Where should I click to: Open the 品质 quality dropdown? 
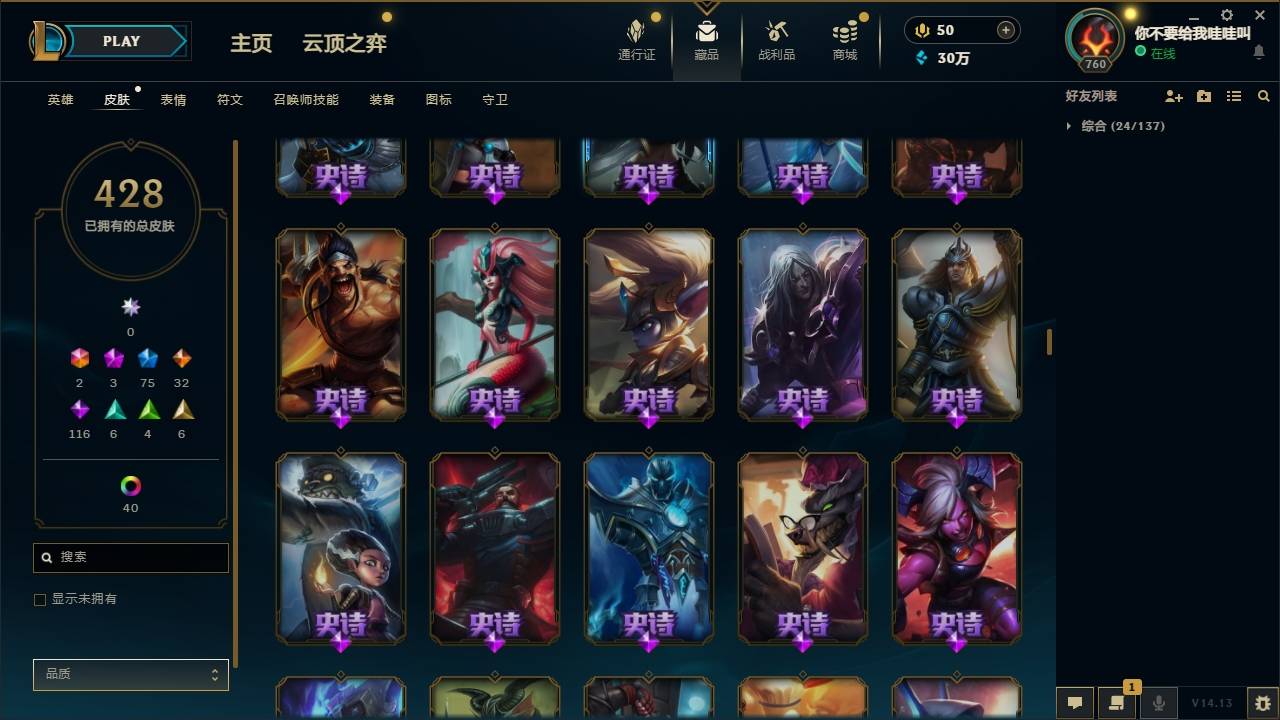(130, 674)
